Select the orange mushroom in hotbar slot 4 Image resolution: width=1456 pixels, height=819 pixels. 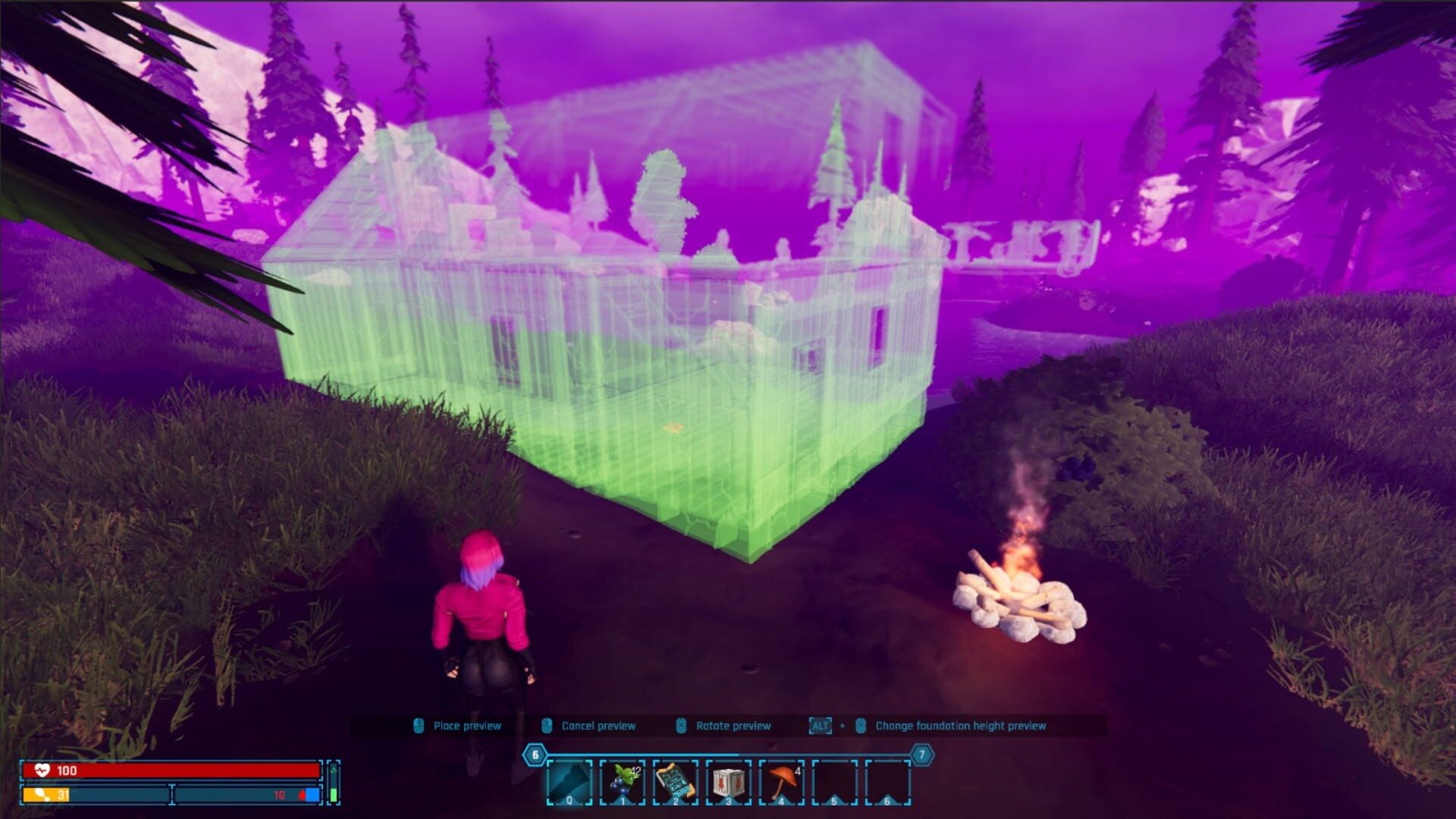(x=781, y=781)
